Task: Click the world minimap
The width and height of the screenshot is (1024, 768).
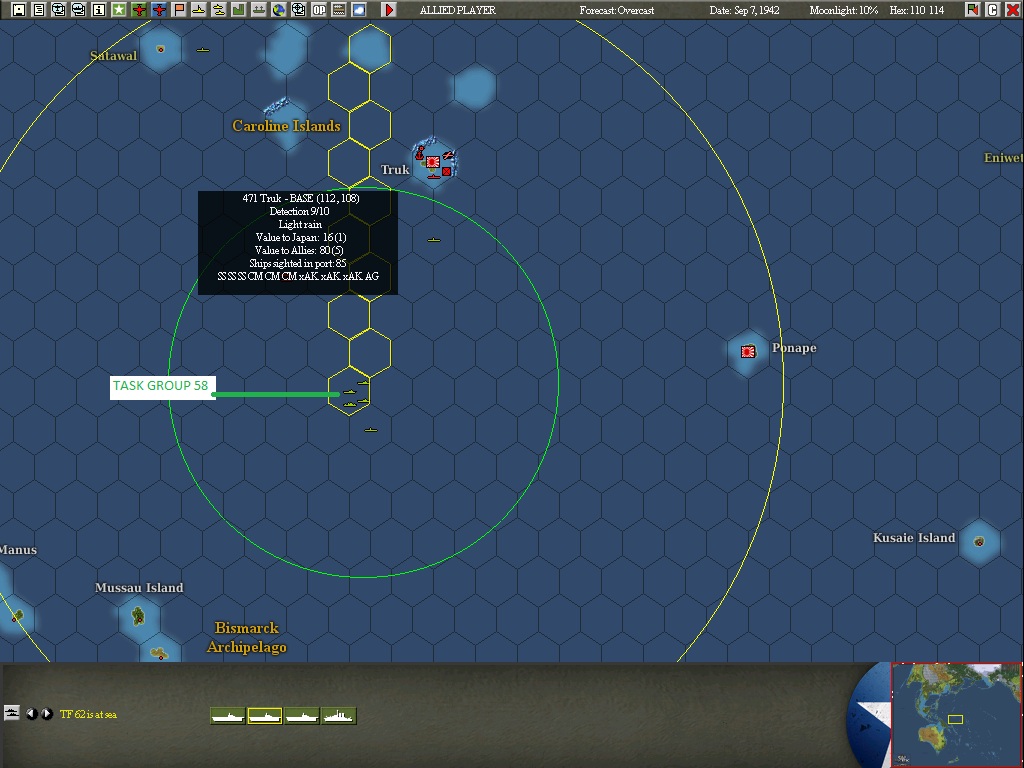Action: click(956, 714)
